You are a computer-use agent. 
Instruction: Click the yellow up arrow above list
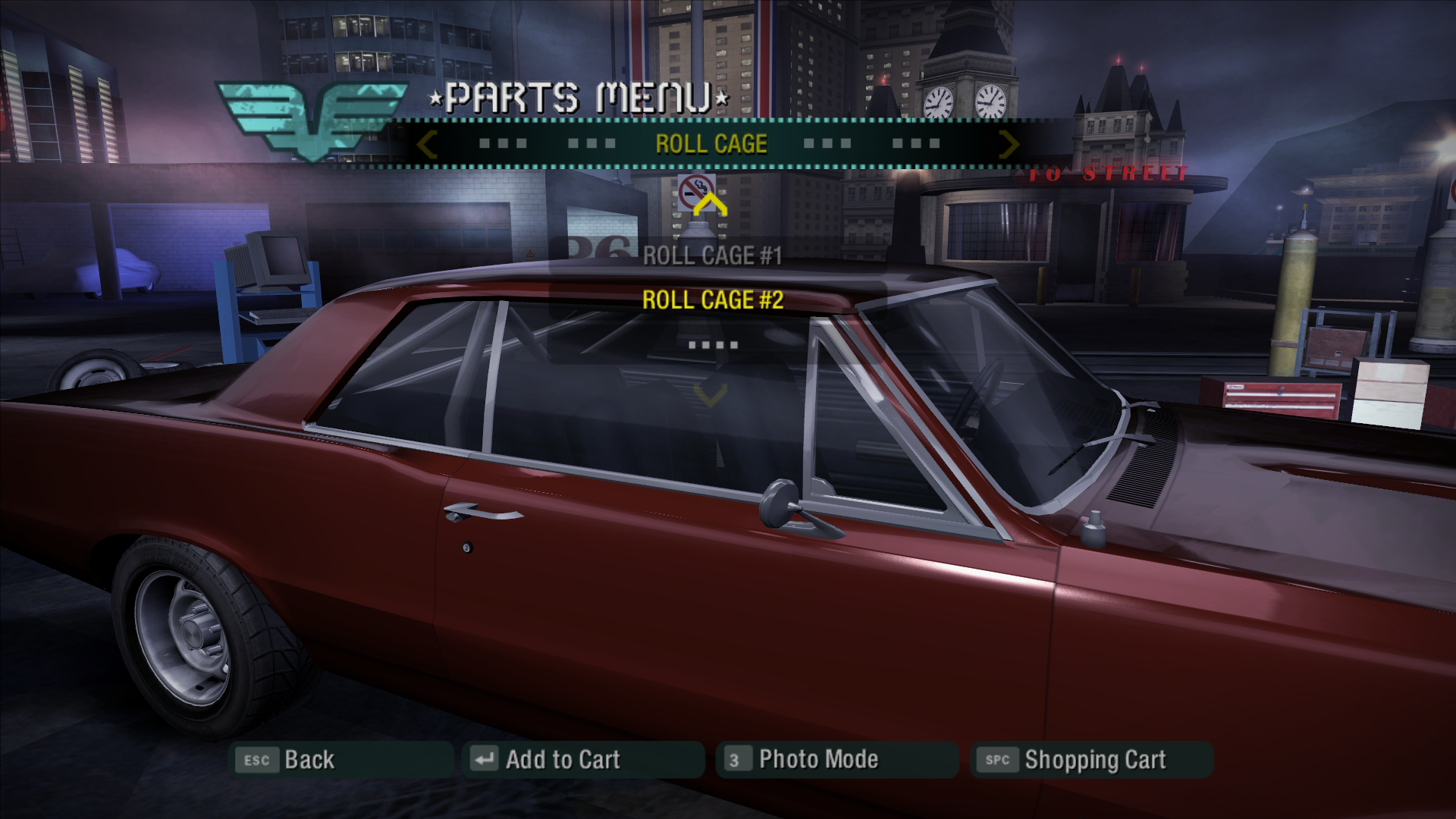click(710, 205)
